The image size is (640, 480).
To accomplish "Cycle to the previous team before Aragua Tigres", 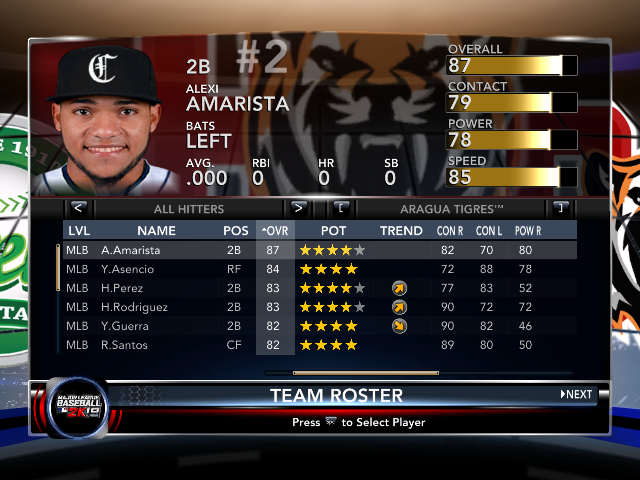I will click(342, 208).
